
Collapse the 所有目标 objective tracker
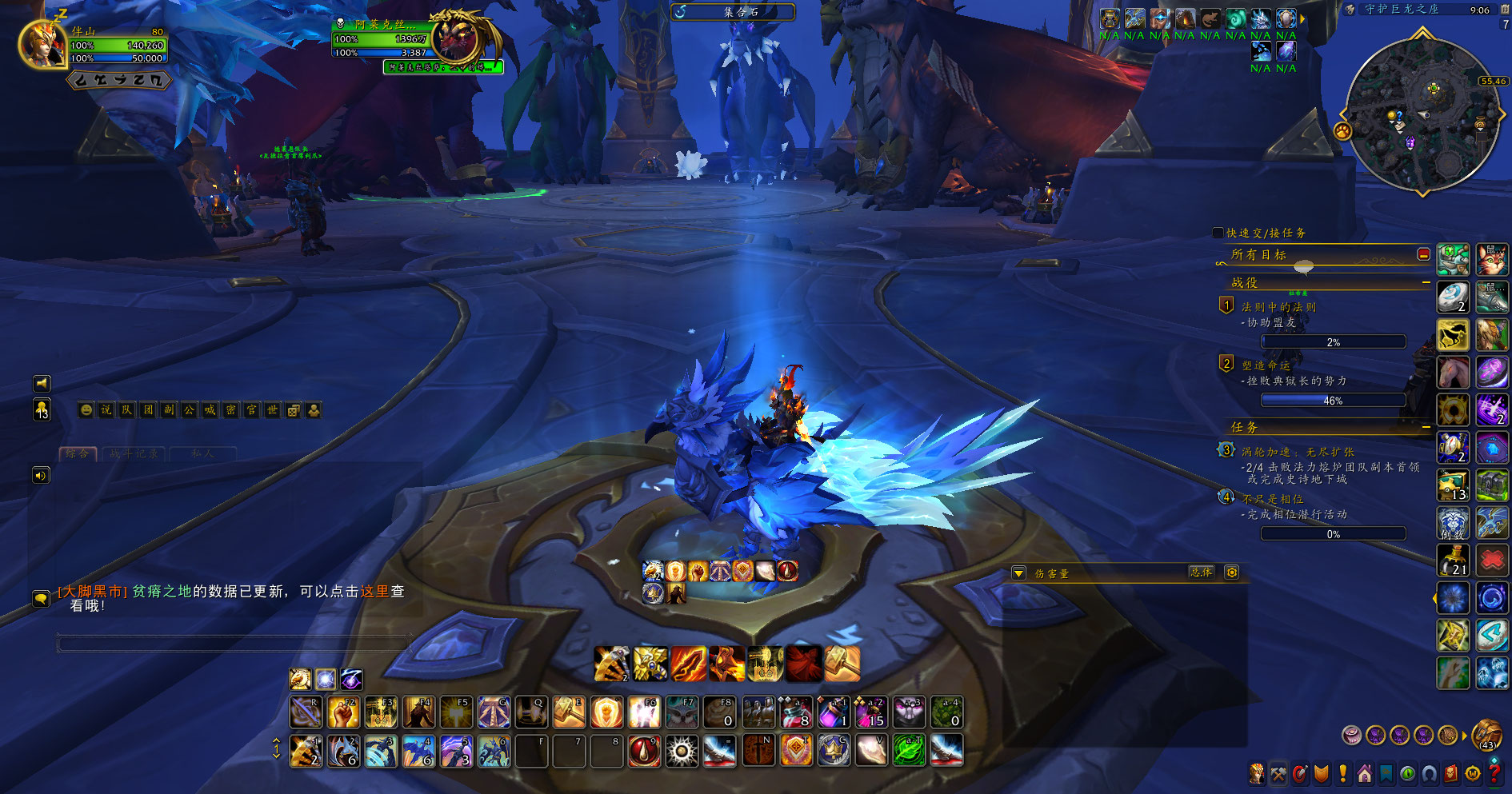tap(1423, 254)
